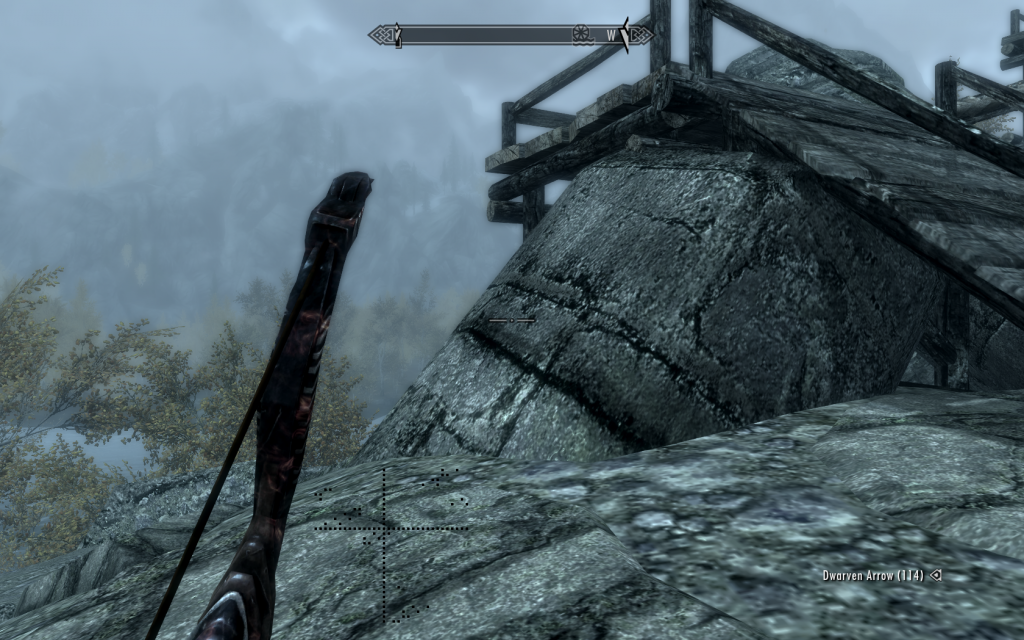Select the West indicator on the compass
Screen dimensions: 1024x640
pos(611,36)
